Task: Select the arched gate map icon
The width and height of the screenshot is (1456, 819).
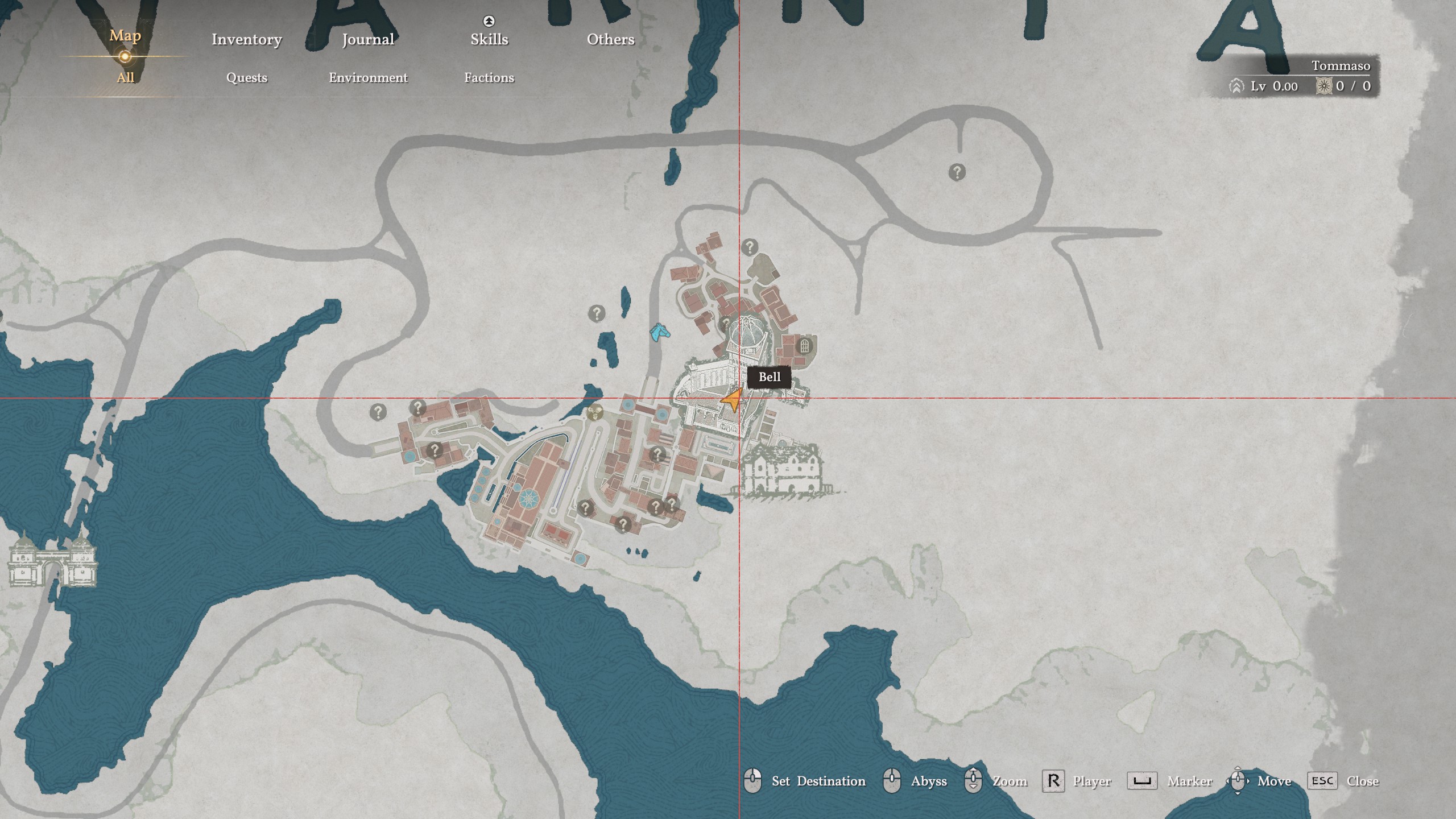Action: [804, 345]
